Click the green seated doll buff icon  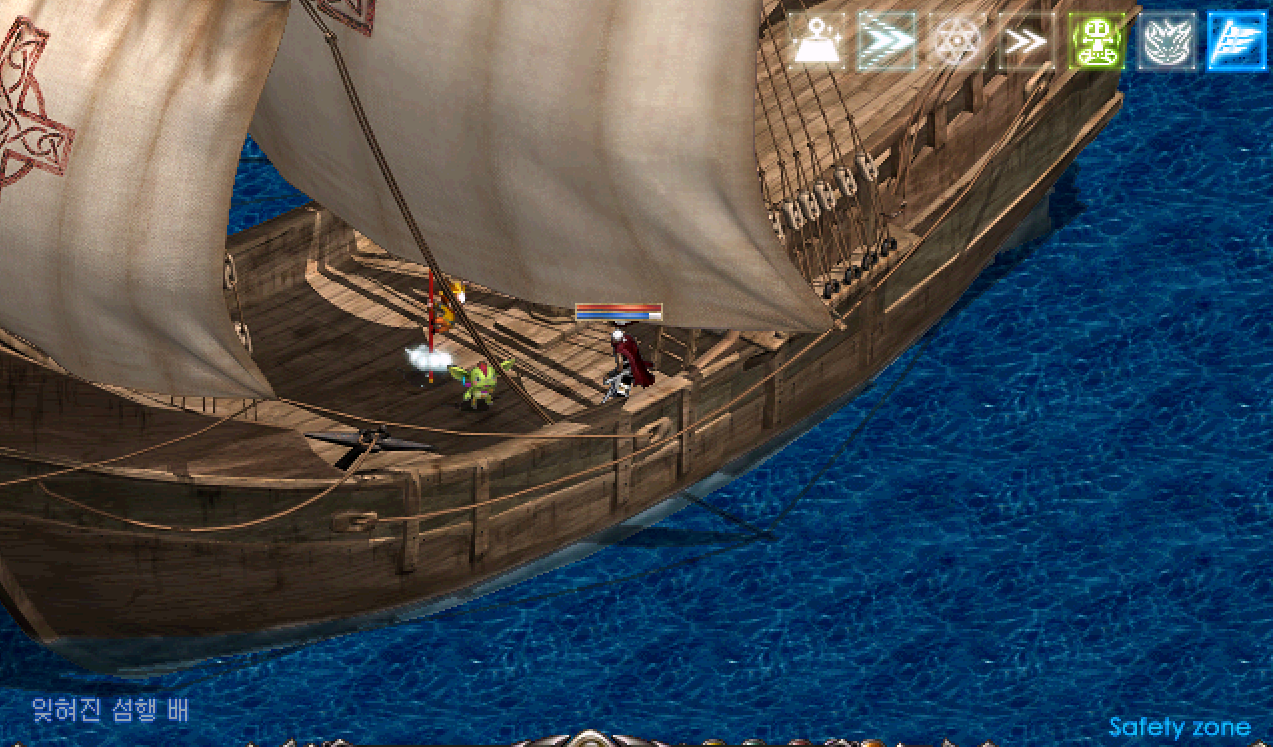(x=1096, y=42)
